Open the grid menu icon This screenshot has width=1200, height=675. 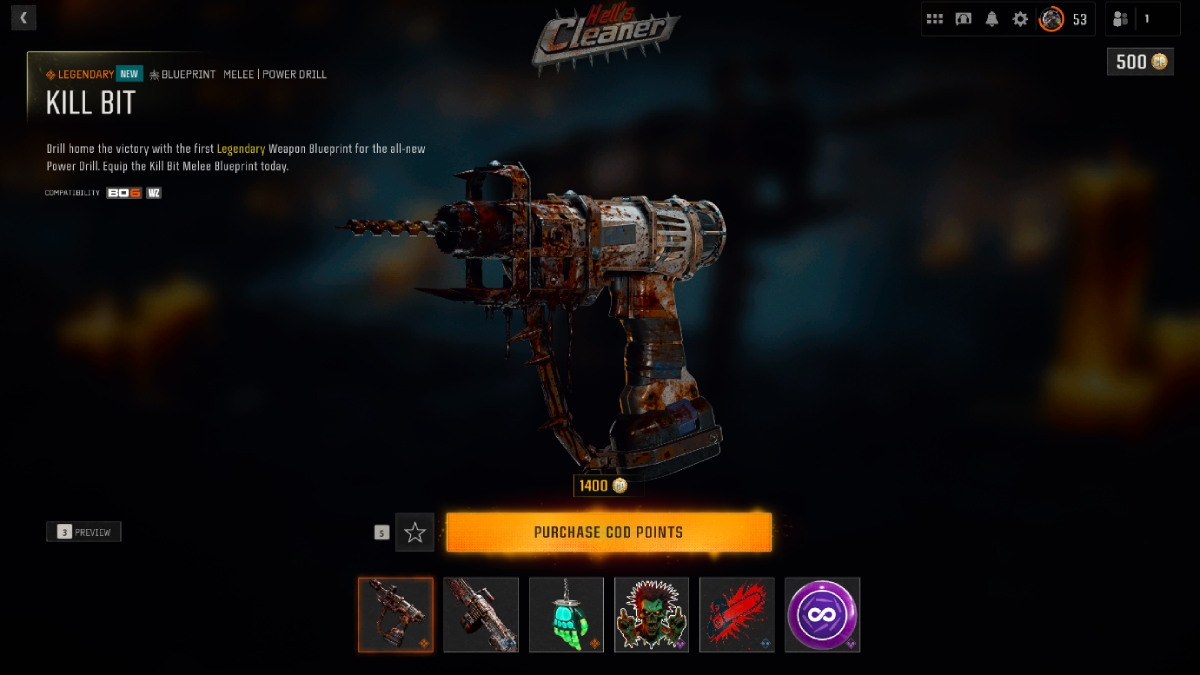coord(935,19)
